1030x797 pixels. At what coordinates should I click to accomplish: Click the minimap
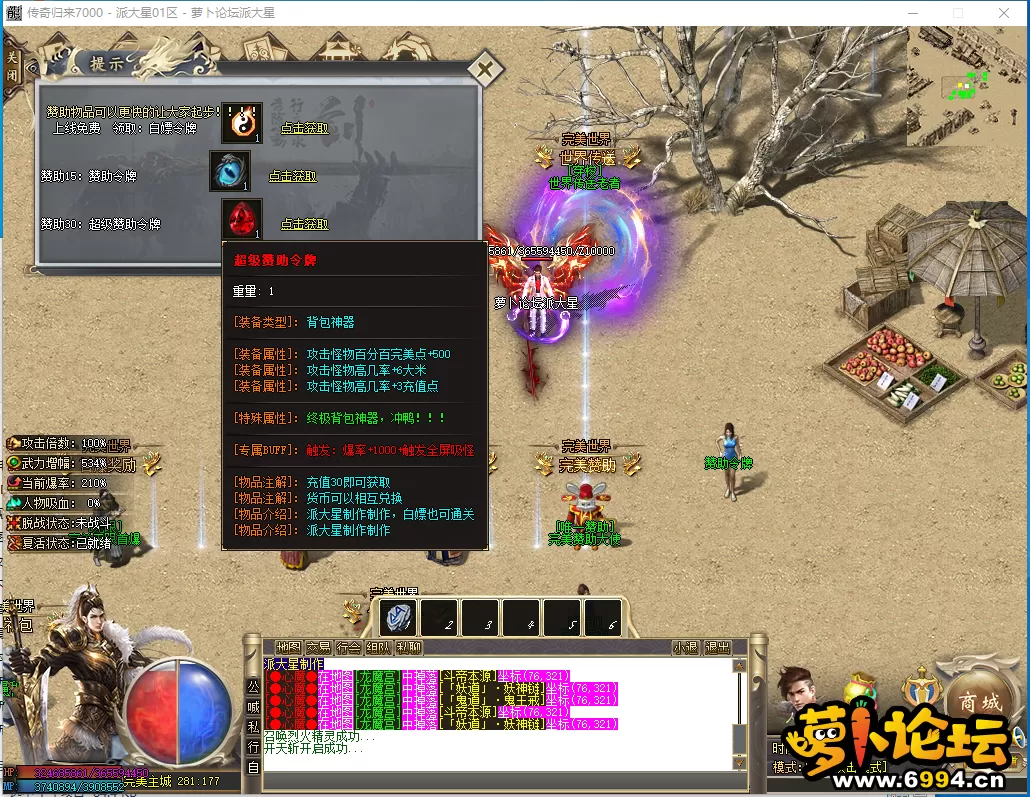(x=965, y=87)
